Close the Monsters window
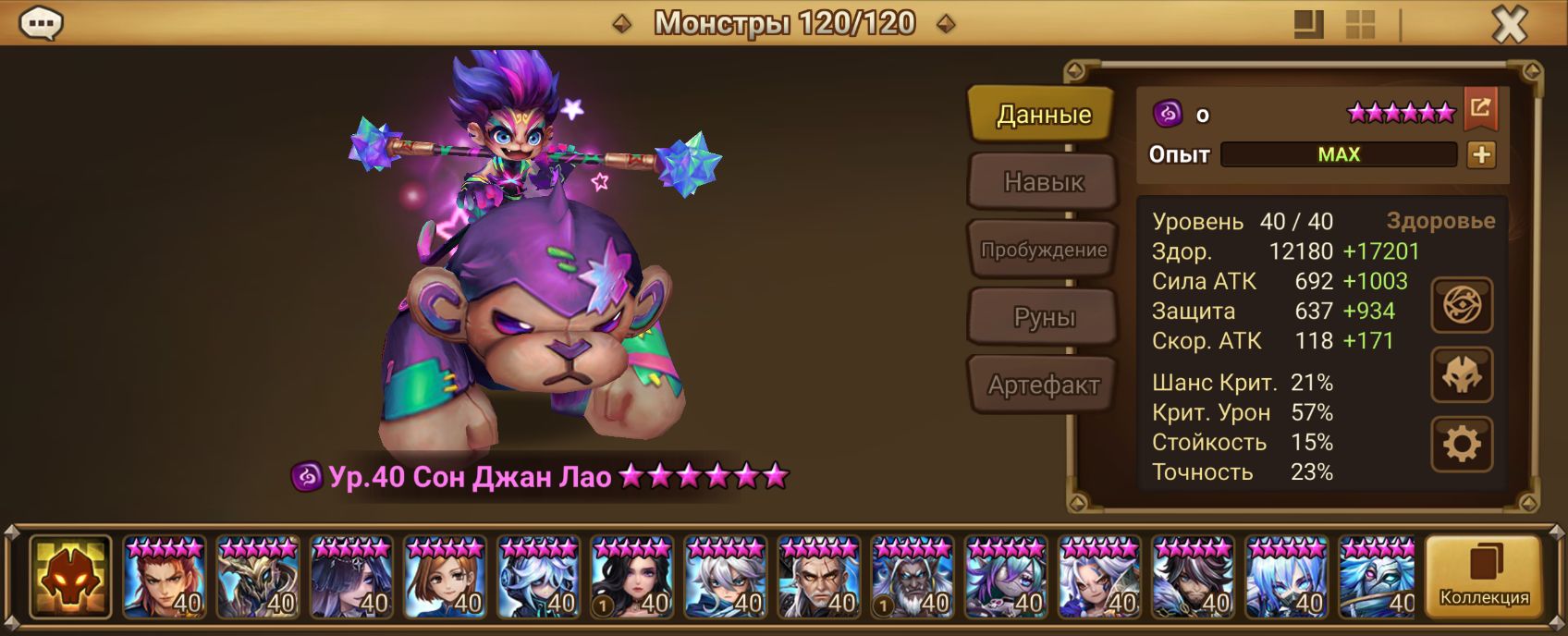1568x636 pixels. pyautogui.click(x=1509, y=25)
